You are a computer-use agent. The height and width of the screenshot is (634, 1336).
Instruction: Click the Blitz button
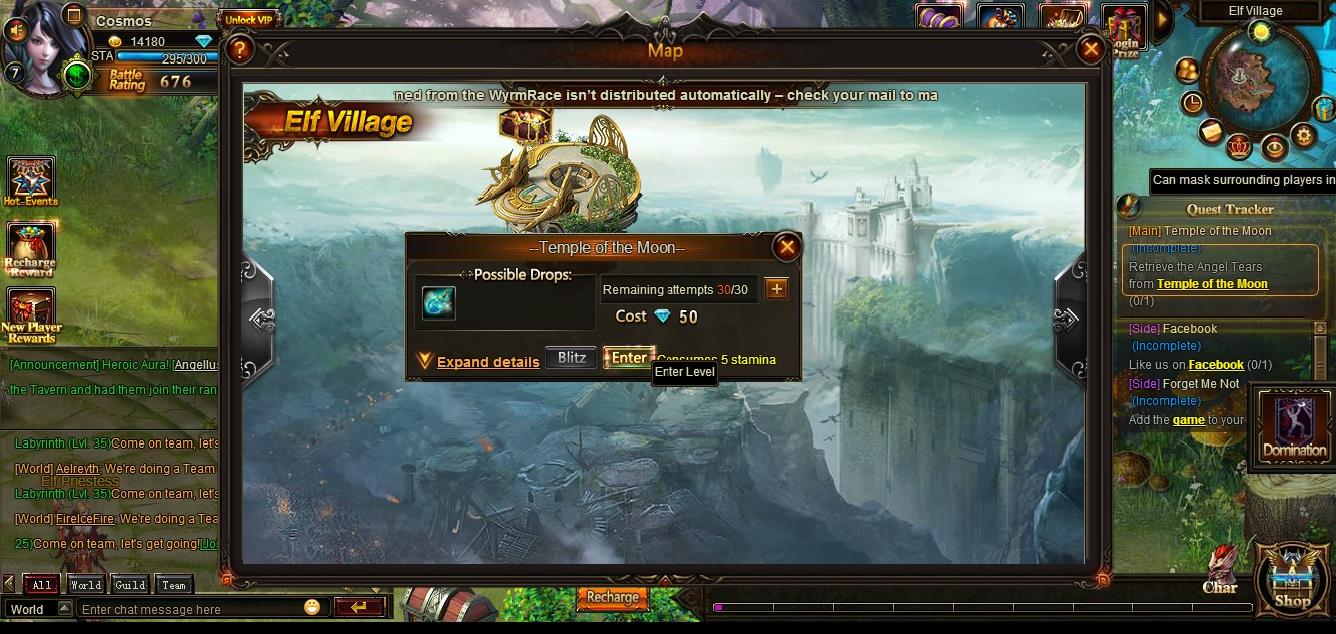[571, 358]
